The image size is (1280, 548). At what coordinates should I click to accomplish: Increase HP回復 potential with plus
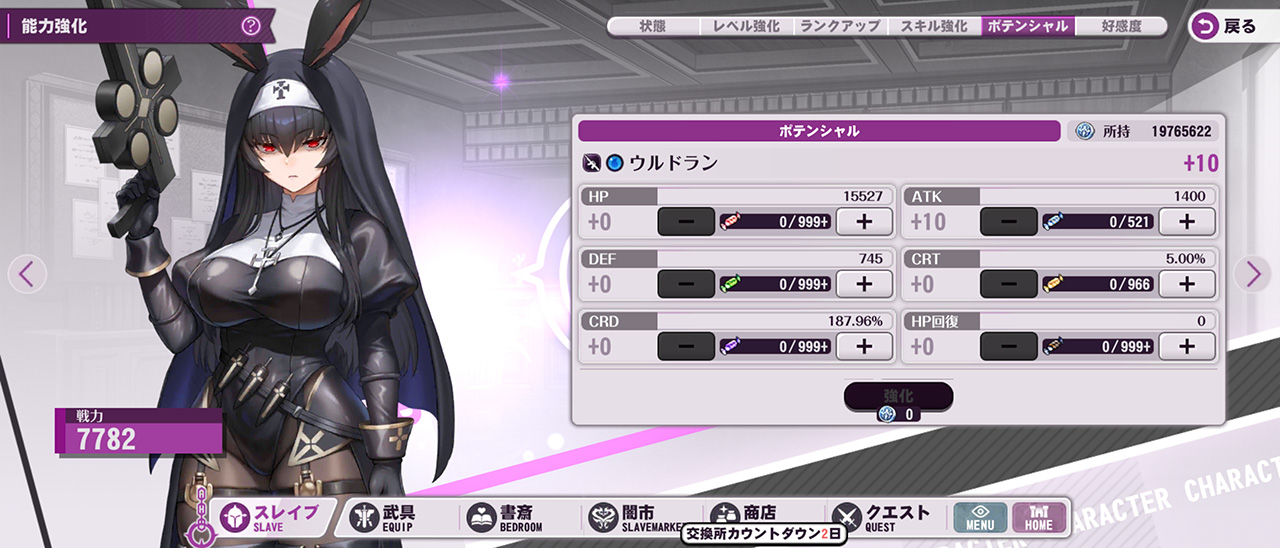(x=1186, y=347)
